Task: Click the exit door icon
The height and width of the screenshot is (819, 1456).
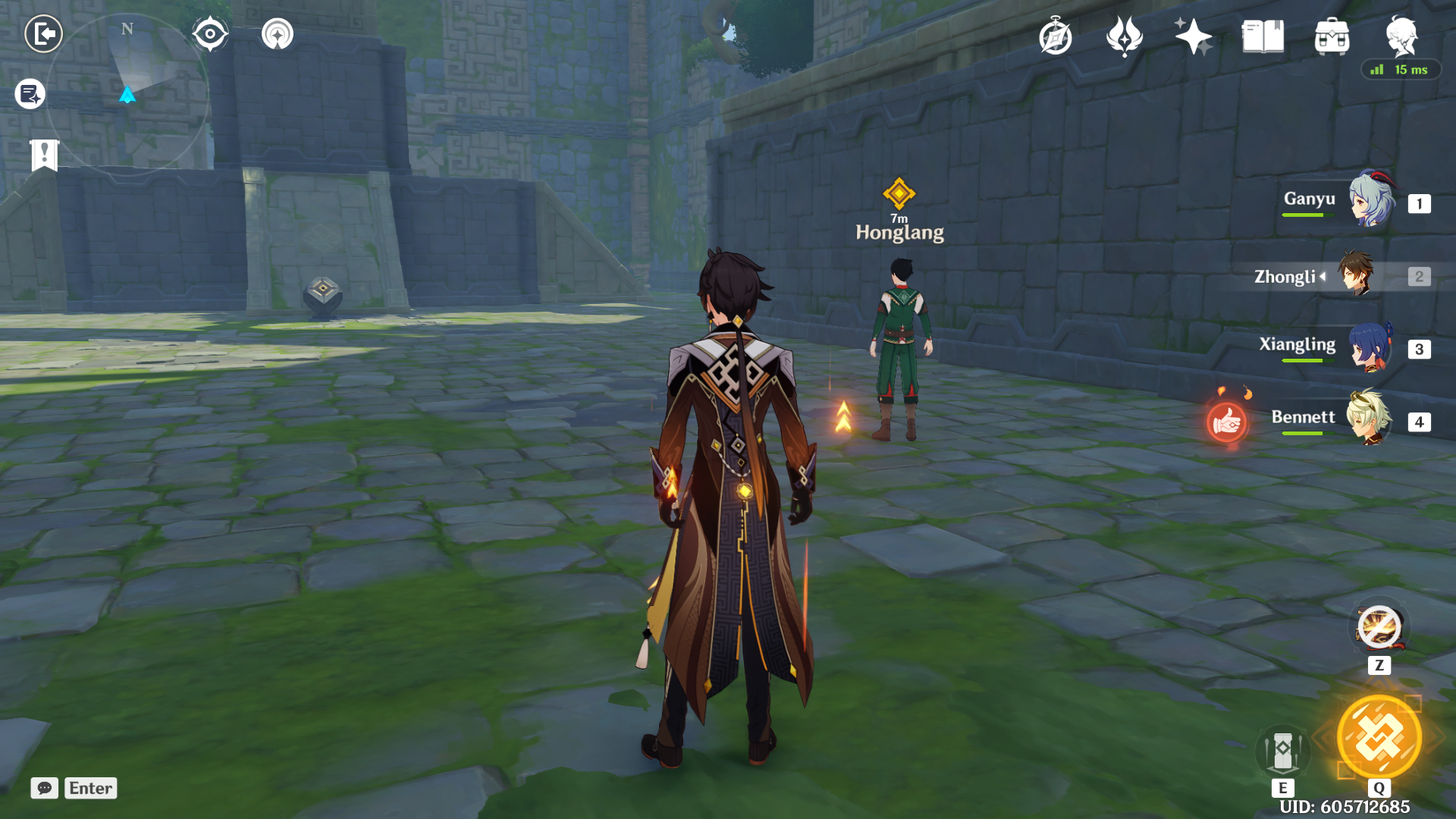Action: pos(43,34)
